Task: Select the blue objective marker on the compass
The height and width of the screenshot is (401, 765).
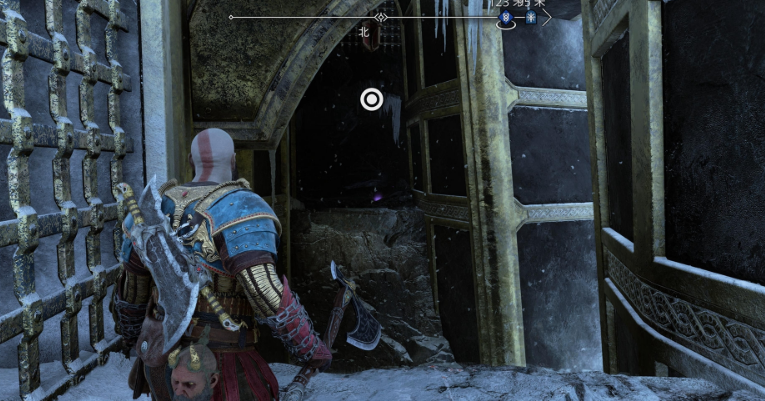Action: (x=507, y=18)
